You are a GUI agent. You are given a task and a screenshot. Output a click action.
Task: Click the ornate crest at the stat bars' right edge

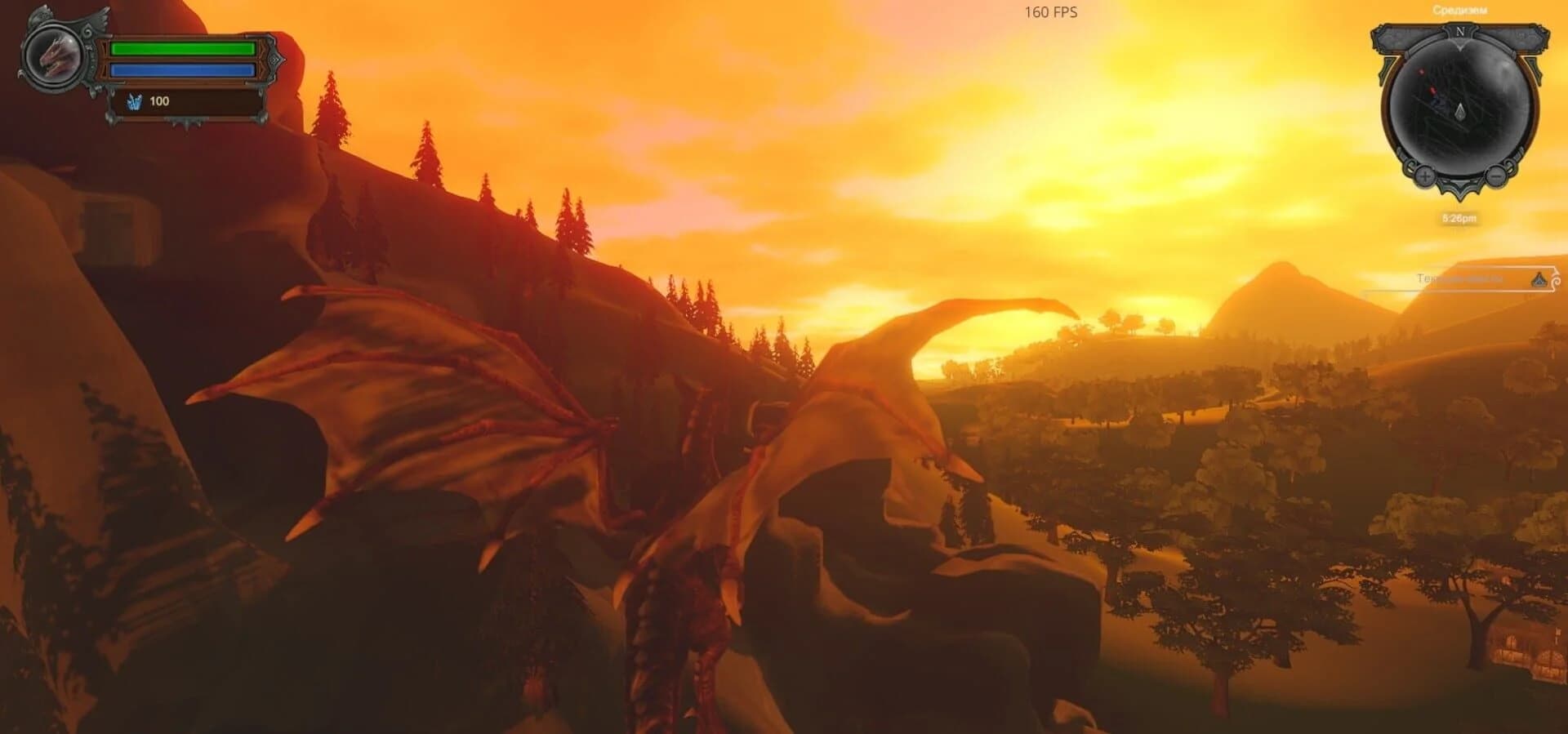tap(272, 58)
